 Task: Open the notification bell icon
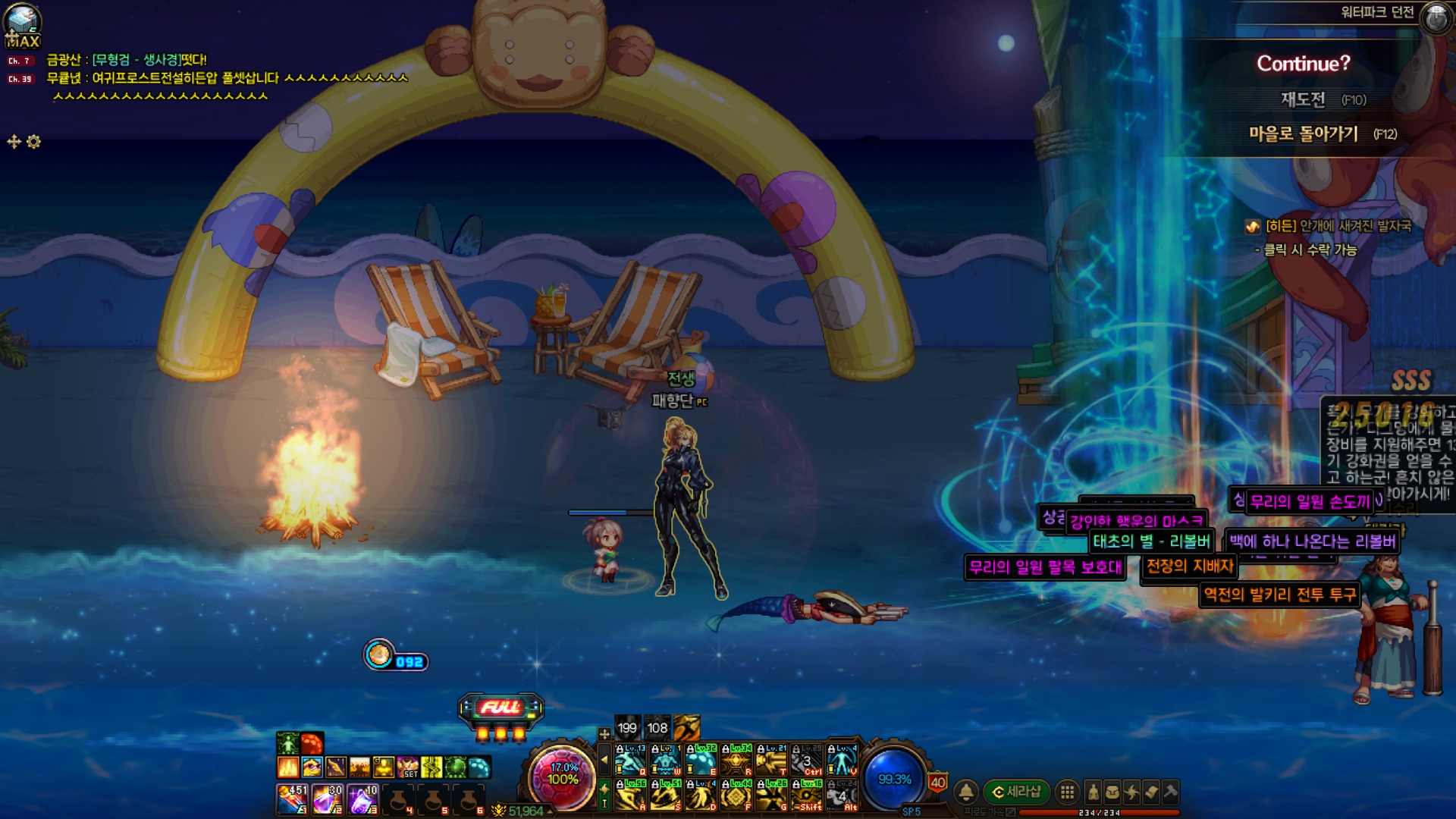pyautogui.click(x=966, y=792)
